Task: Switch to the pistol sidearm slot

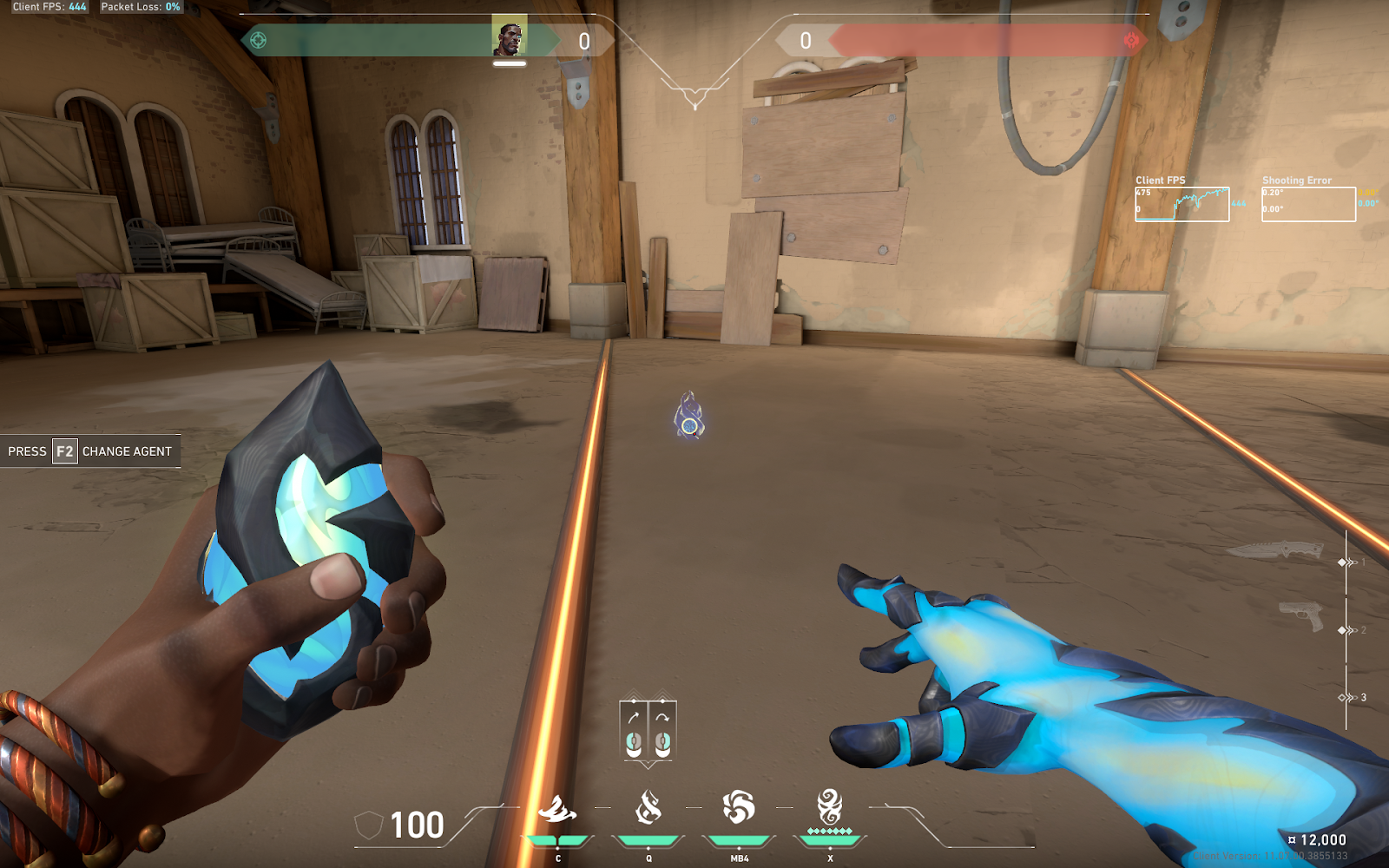Action: click(x=1301, y=615)
